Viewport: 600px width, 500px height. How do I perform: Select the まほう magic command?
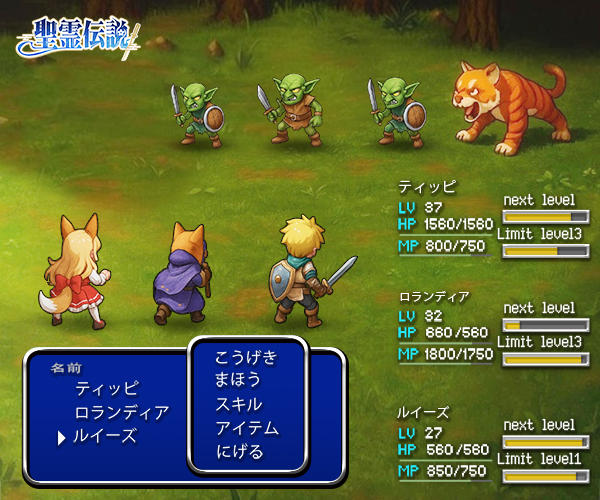coord(239,381)
